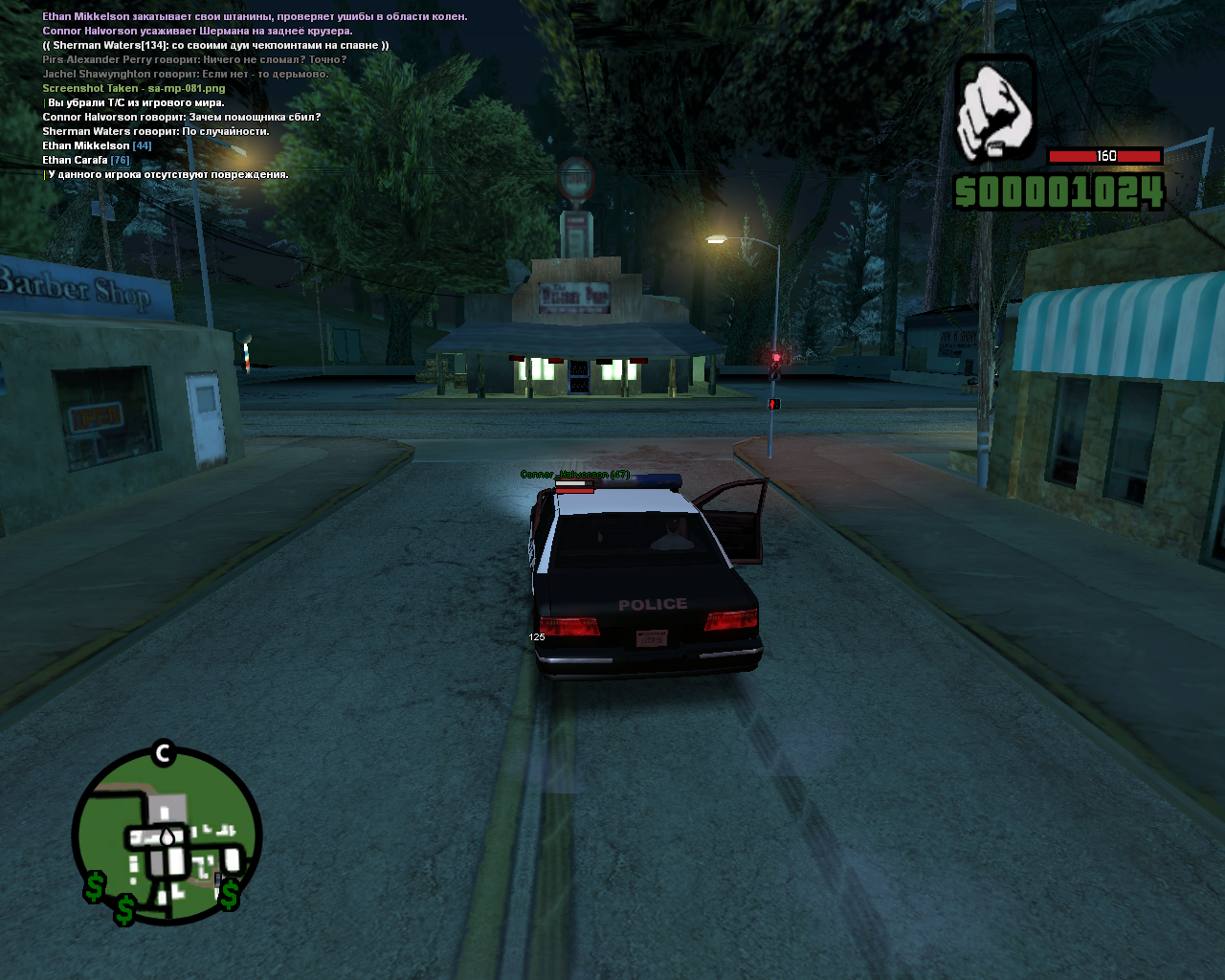Click the Screenshot Taken chat message

point(134,88)
